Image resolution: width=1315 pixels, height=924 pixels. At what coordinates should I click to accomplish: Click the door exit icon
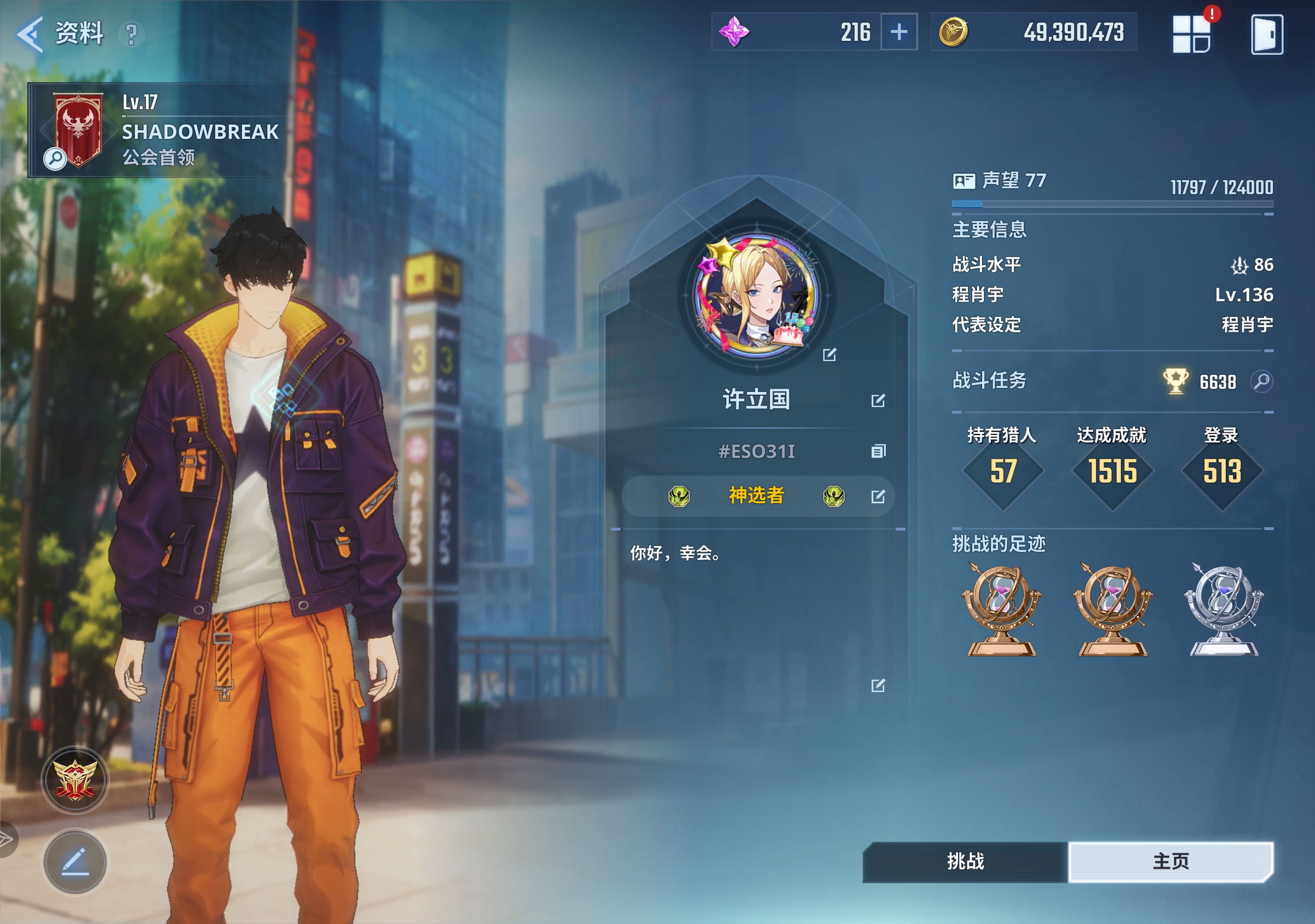(1266, 34)
